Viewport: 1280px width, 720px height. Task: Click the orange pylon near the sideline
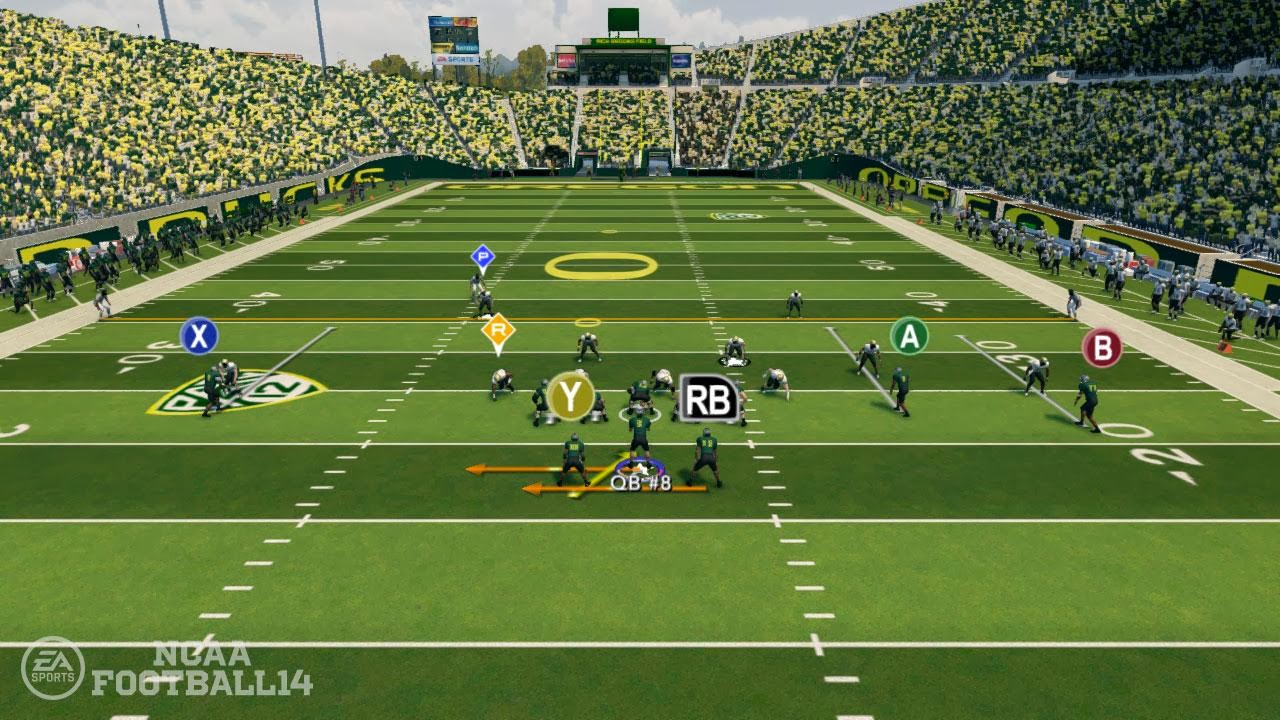click(x=1224, y=347)
